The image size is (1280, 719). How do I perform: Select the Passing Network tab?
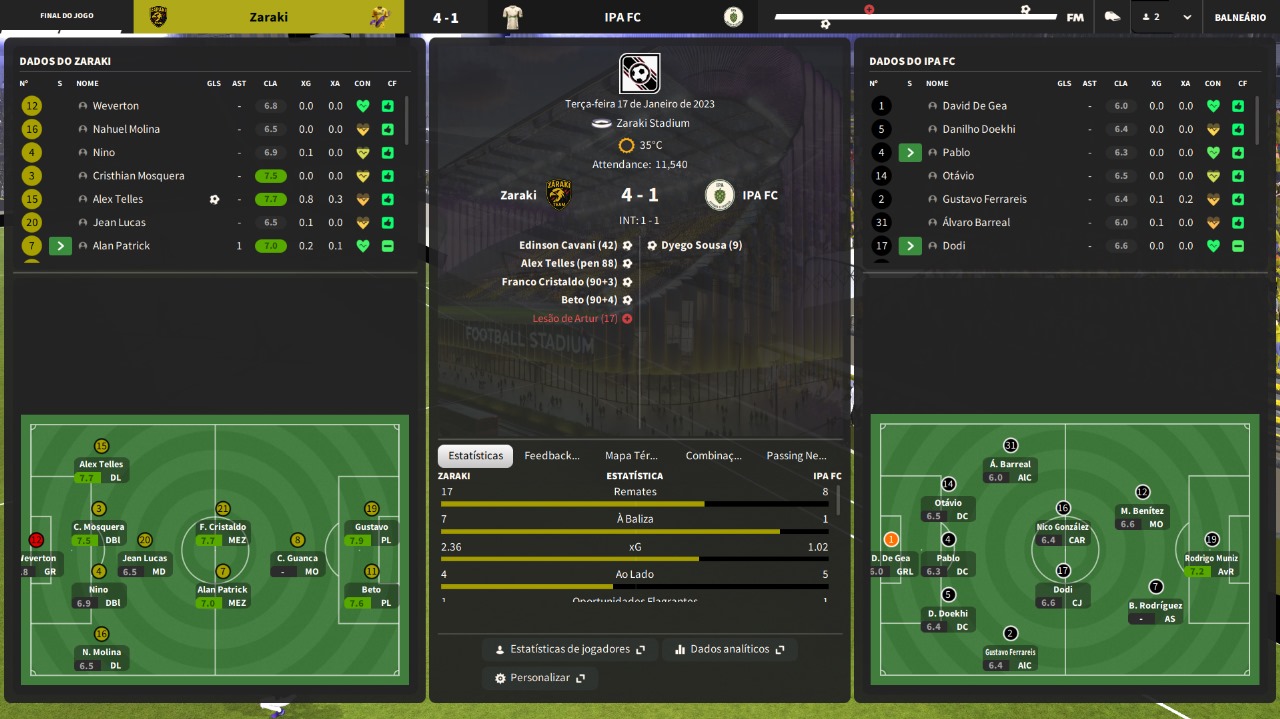(x=796, y=456)
